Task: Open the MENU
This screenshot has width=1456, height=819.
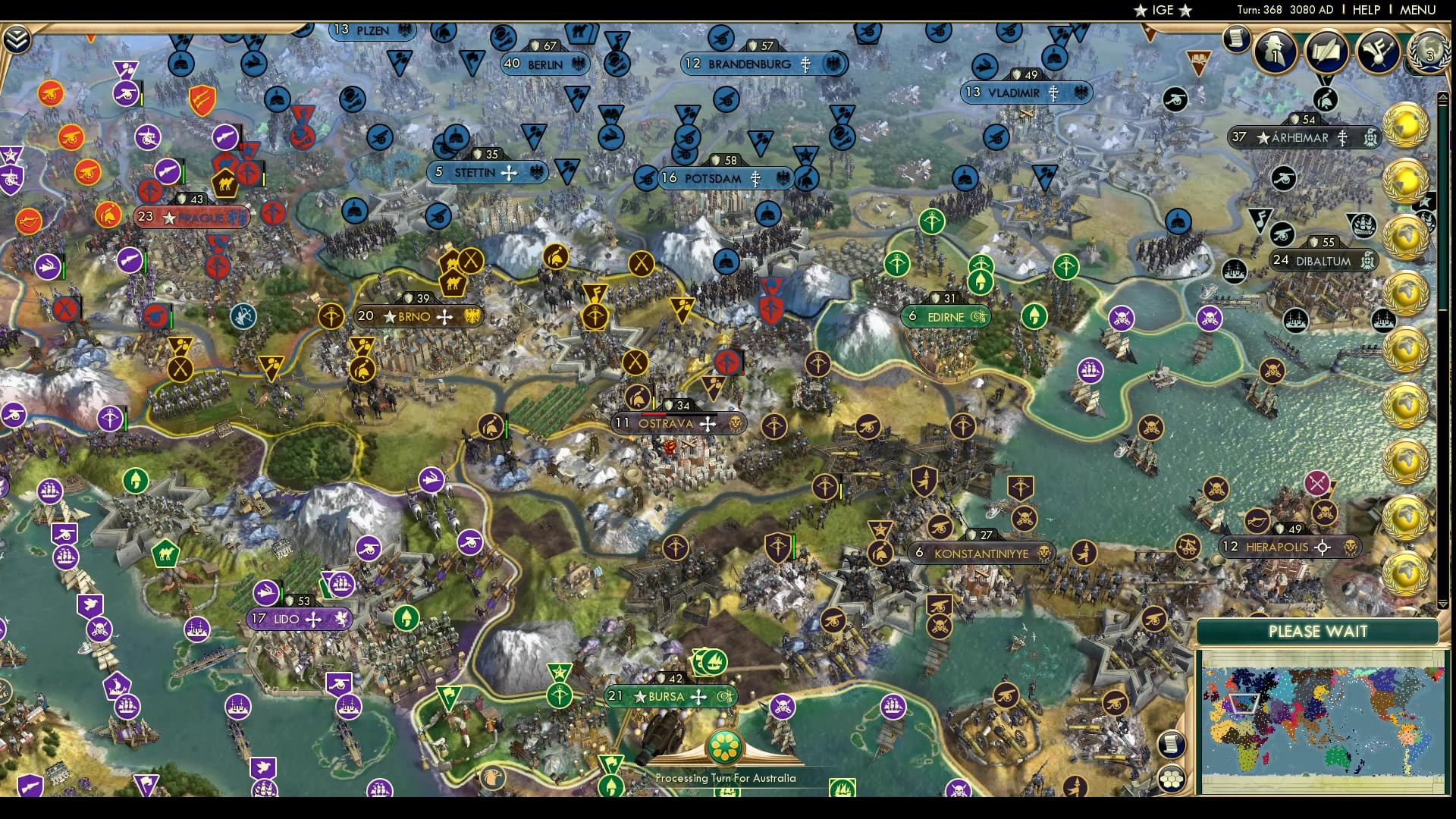Action: 1417,11
